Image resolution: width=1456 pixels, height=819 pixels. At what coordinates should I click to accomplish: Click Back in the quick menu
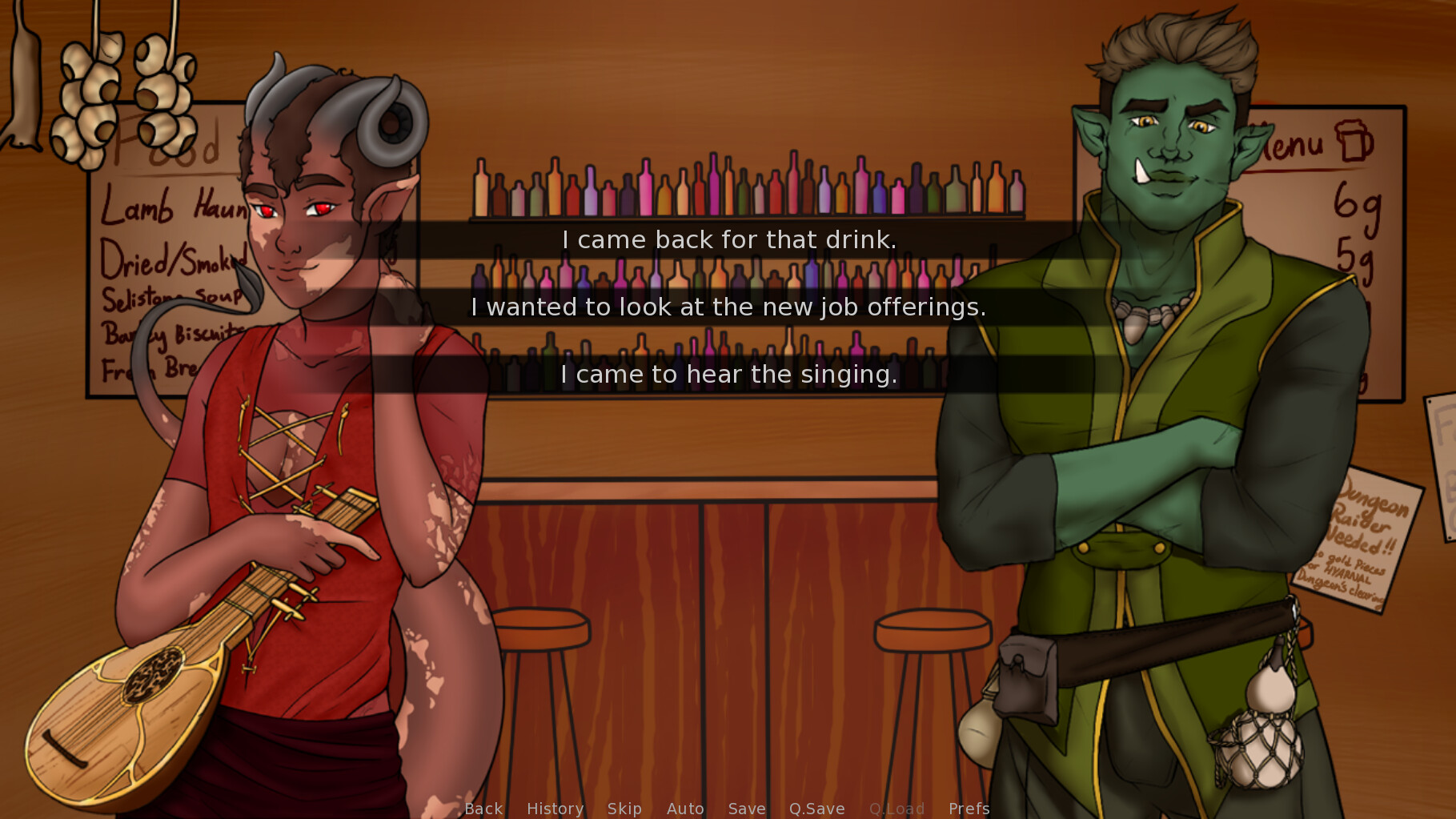483,809
